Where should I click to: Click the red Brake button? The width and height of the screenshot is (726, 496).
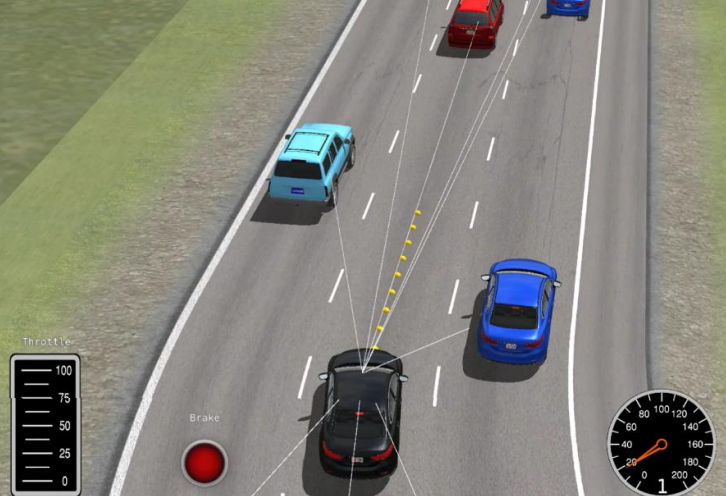coord(205,462)
